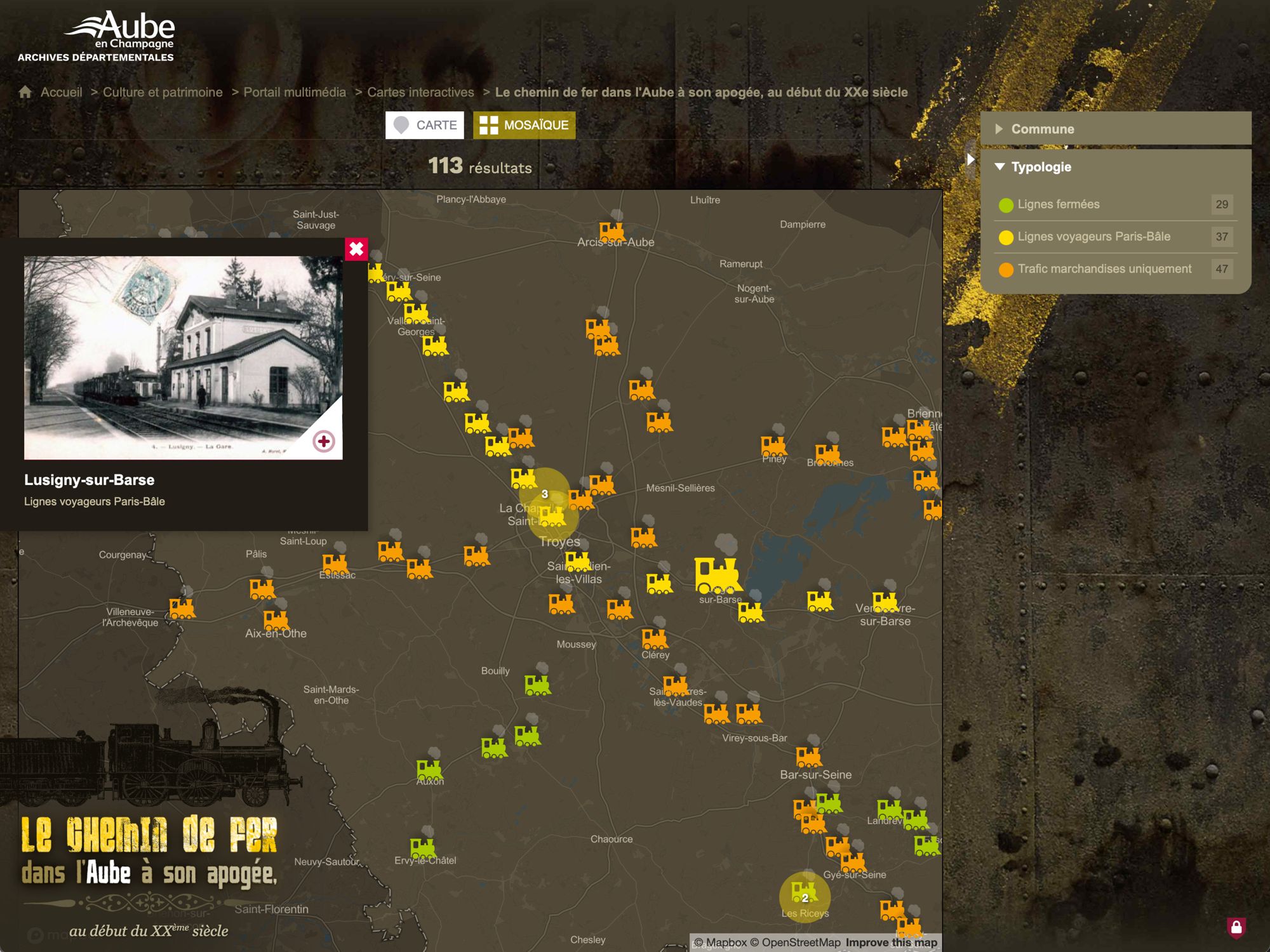Navigate to Cartes interactives breadcrumb

click(x=420, y=92)
